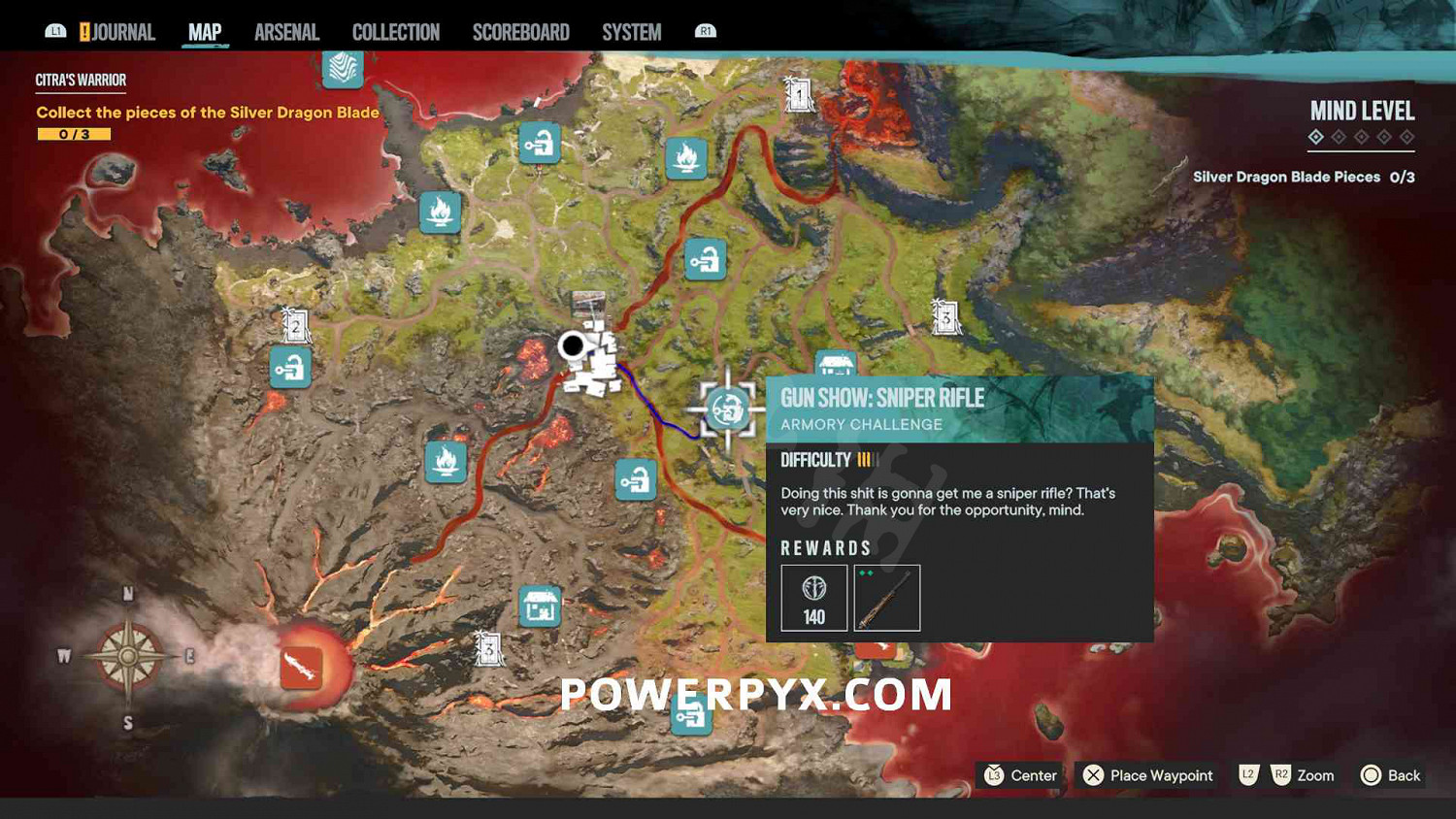The image size is (1456, 819).
Task: Open the Collection tab
Action: [x=395, y=31]
